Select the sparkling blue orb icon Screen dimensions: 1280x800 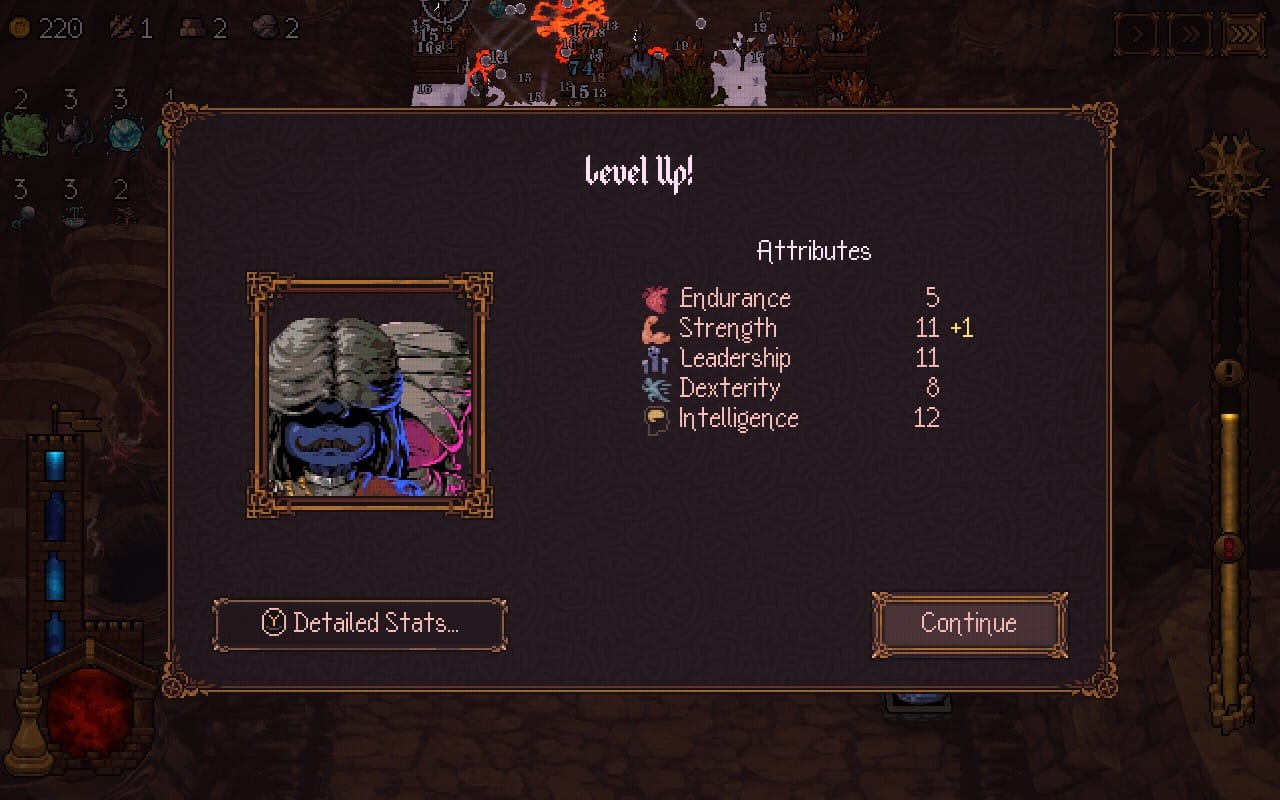126,133
